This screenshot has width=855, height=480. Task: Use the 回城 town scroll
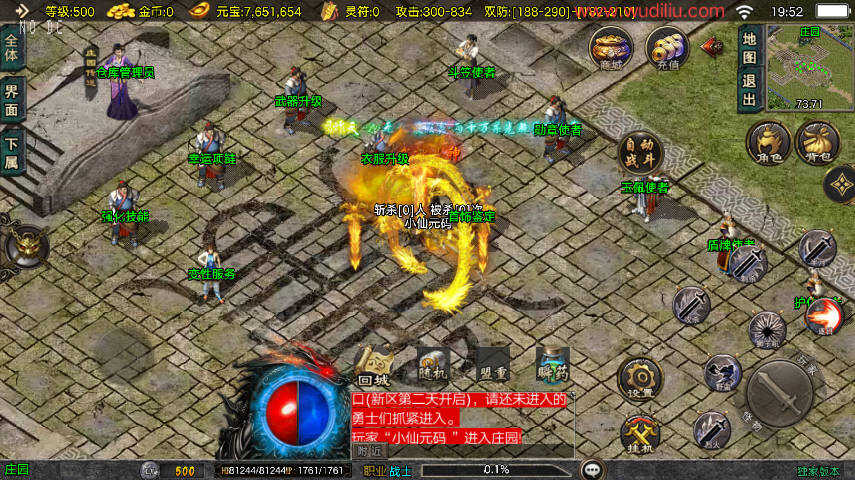(x=373, y=367)
